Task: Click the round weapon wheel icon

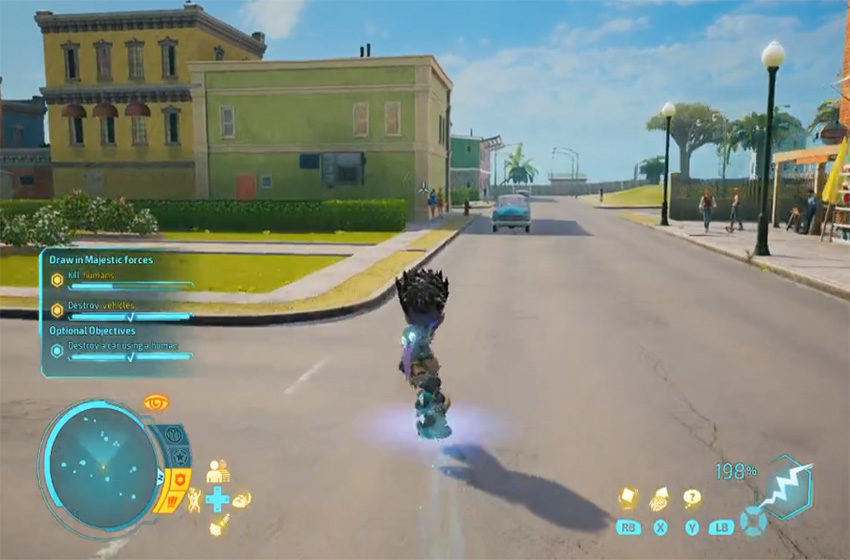Action: [x=752, y=521]
